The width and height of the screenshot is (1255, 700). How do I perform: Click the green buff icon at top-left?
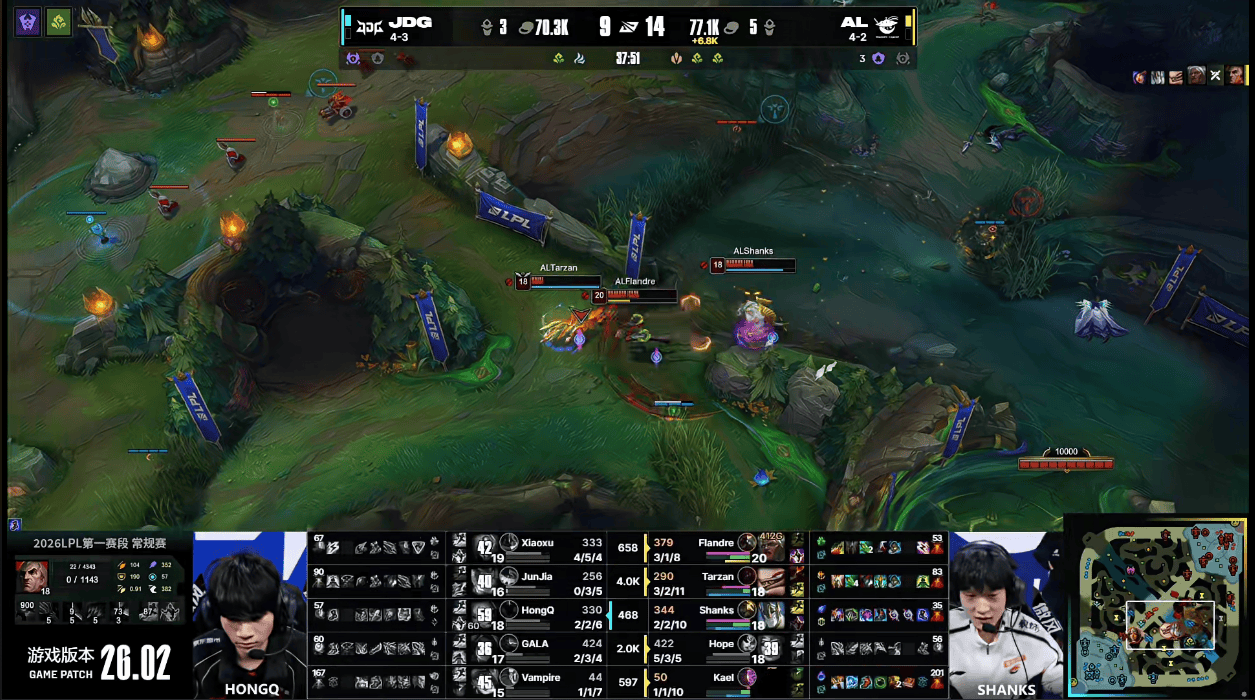point(59,22)
